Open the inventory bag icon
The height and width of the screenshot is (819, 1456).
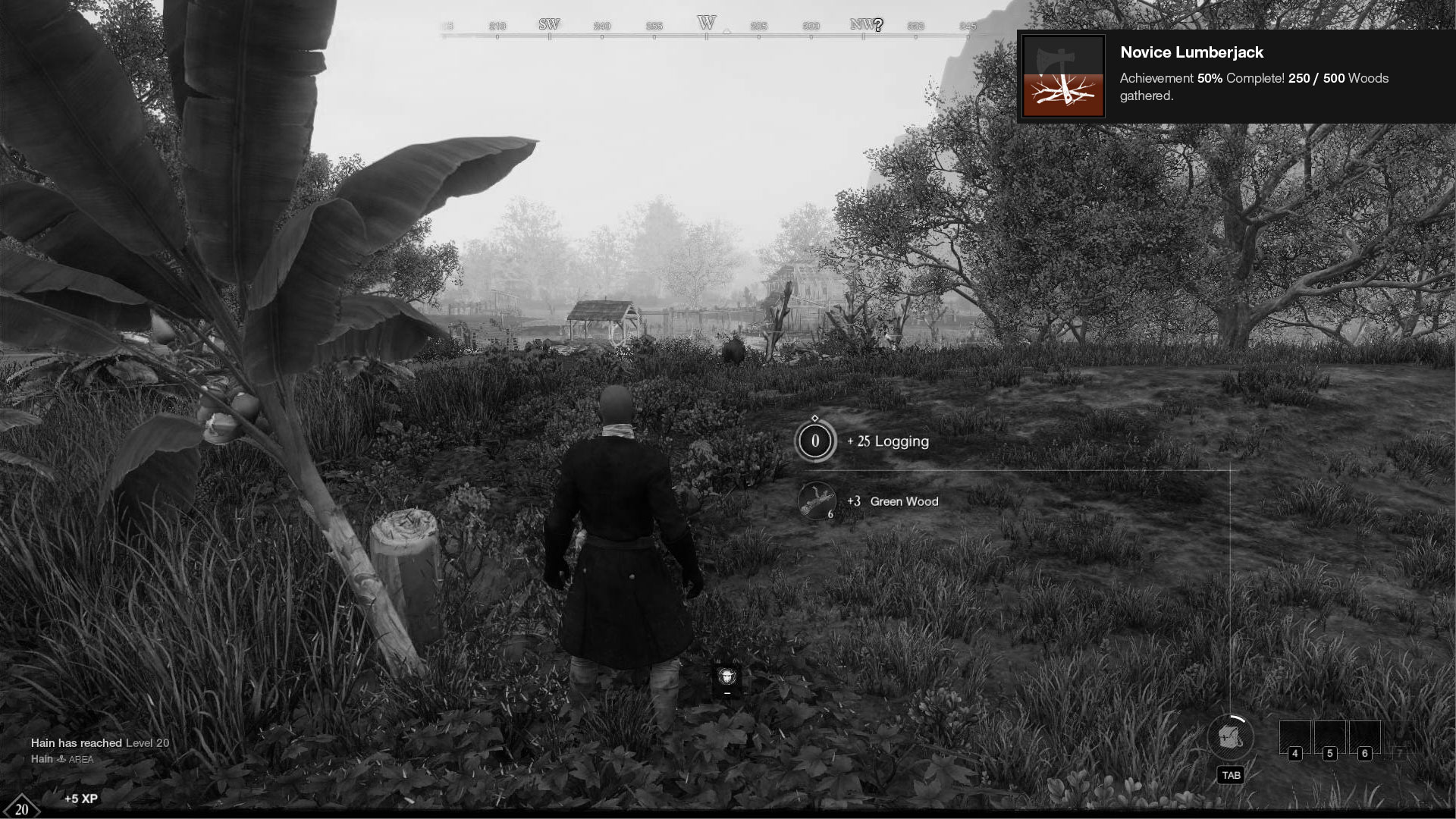coord(1230,737)
